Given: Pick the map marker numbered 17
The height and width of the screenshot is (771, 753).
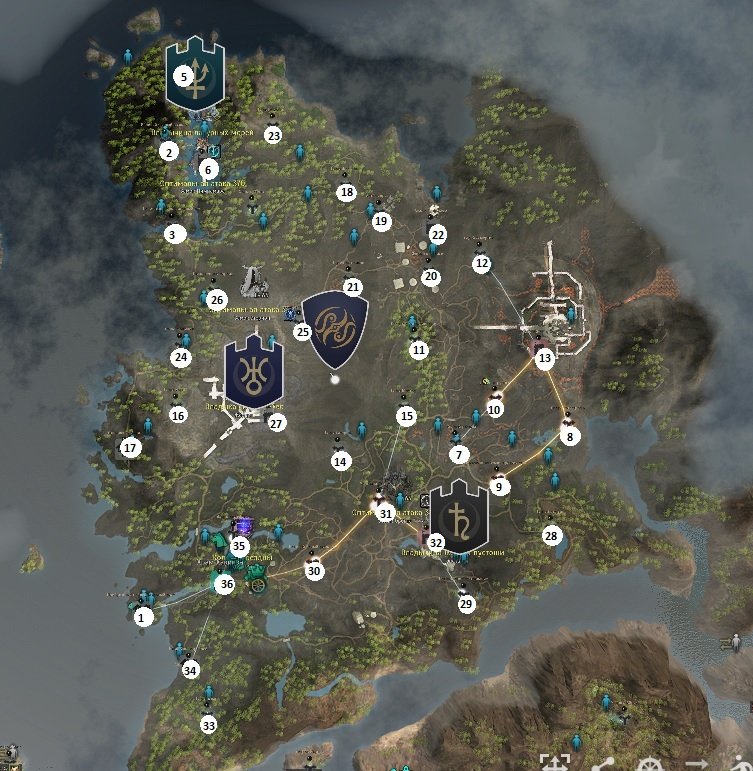Looking at the screenshot, I should click(129, 448).
